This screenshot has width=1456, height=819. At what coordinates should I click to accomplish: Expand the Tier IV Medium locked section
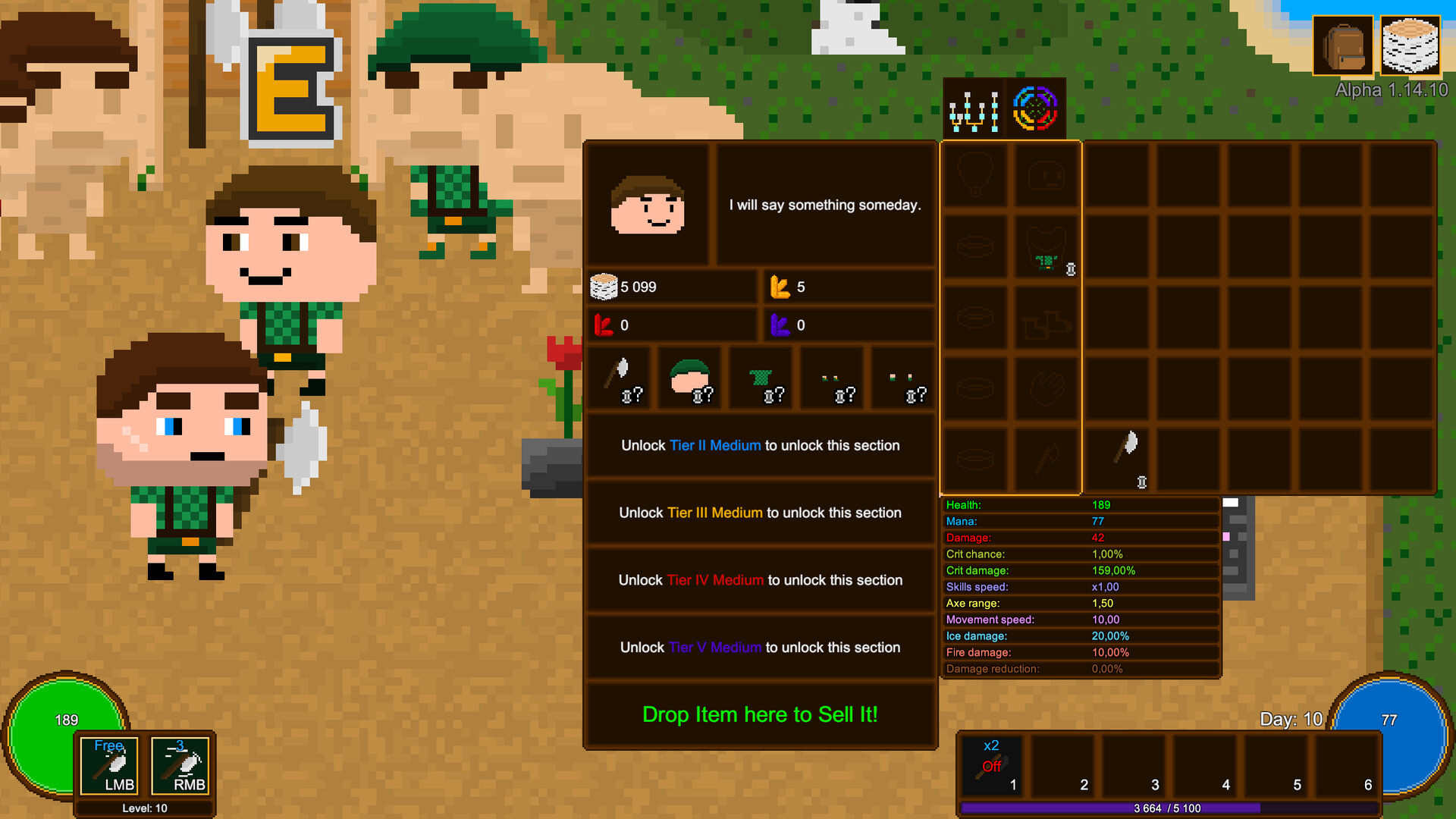(759, 580)
